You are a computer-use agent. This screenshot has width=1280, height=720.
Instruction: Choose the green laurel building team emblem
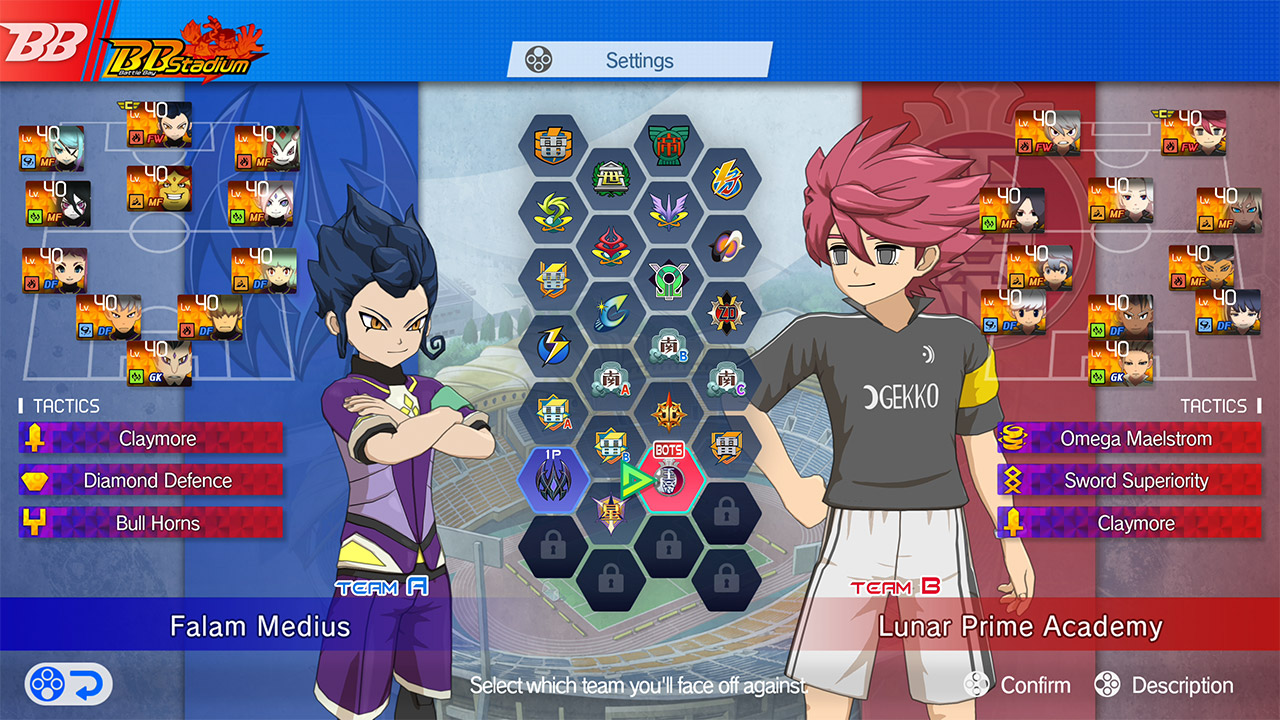[x=669, y=146]
